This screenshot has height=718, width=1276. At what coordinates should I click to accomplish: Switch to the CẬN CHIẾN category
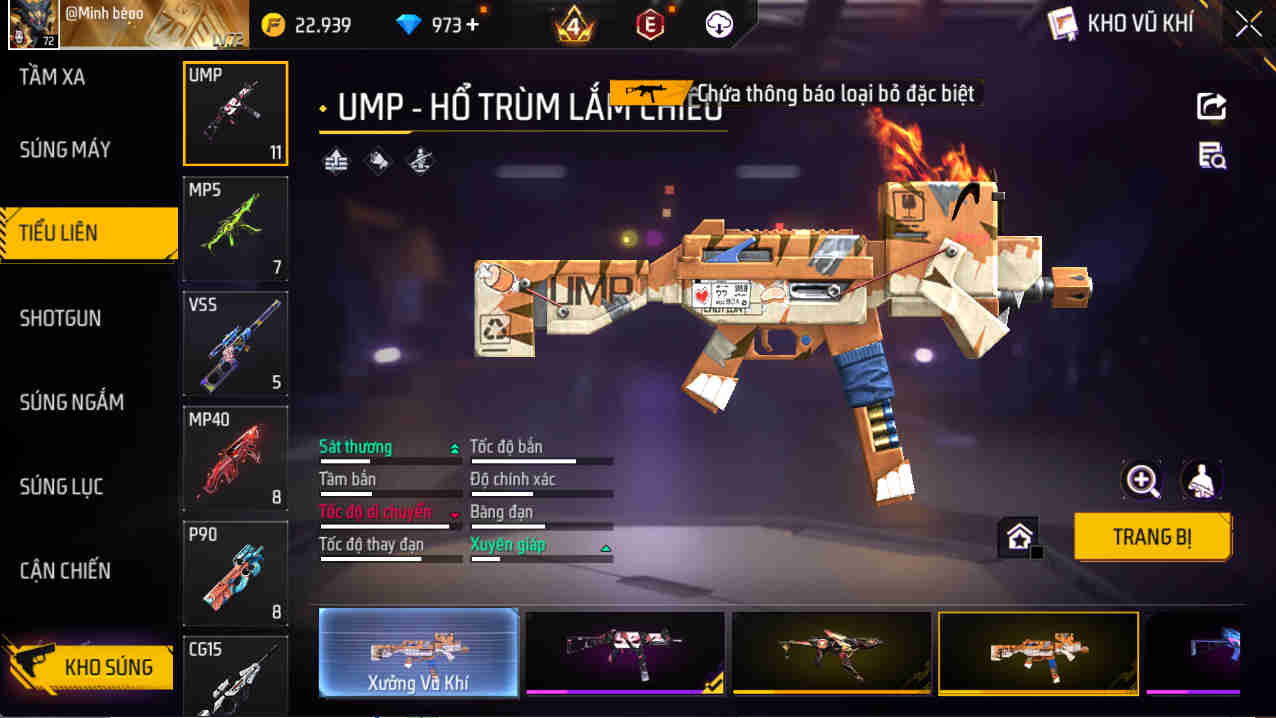[x=65, y=571]
